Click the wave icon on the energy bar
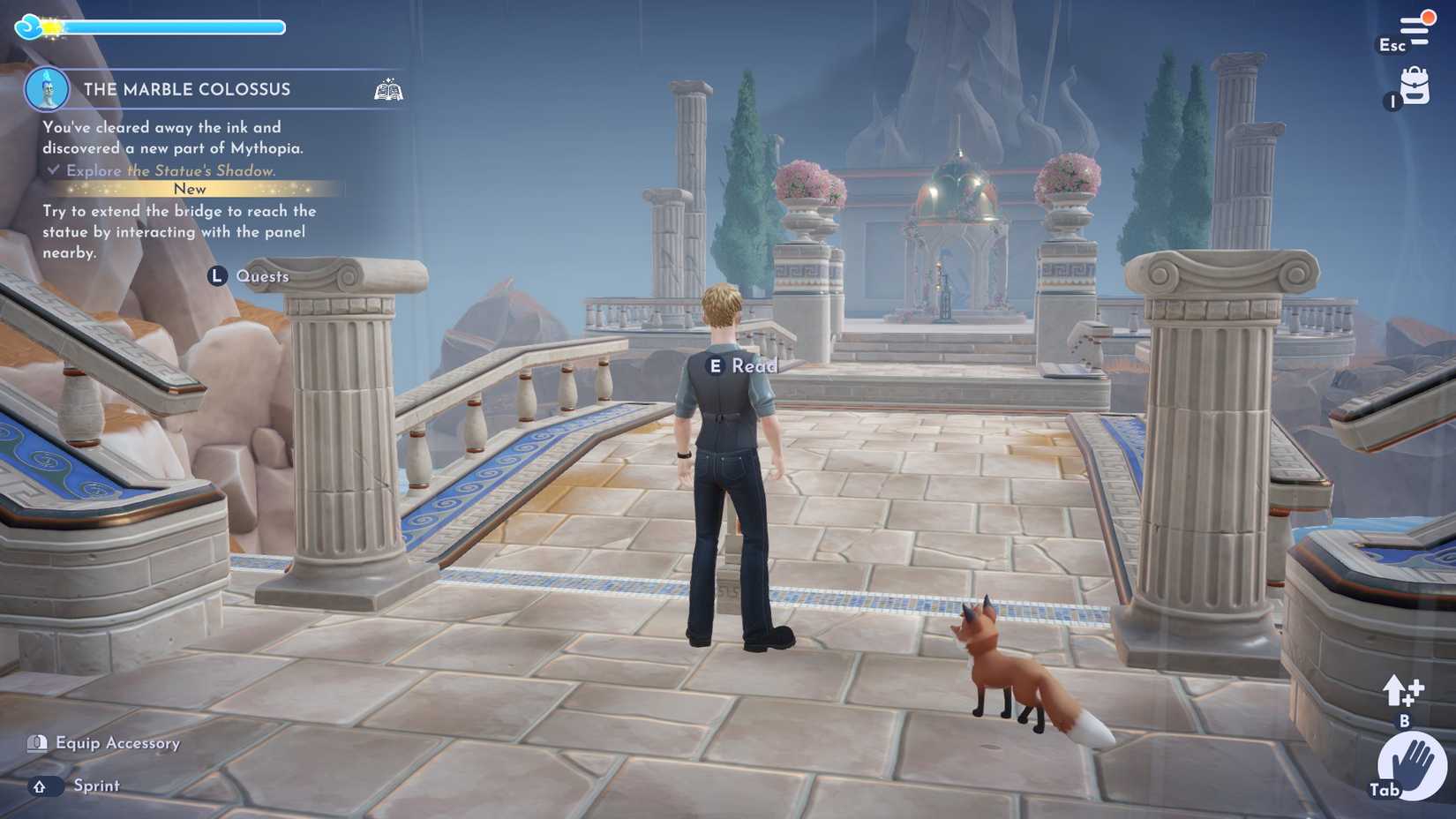This screenshot has height=819, width=1456. [29, 26]
